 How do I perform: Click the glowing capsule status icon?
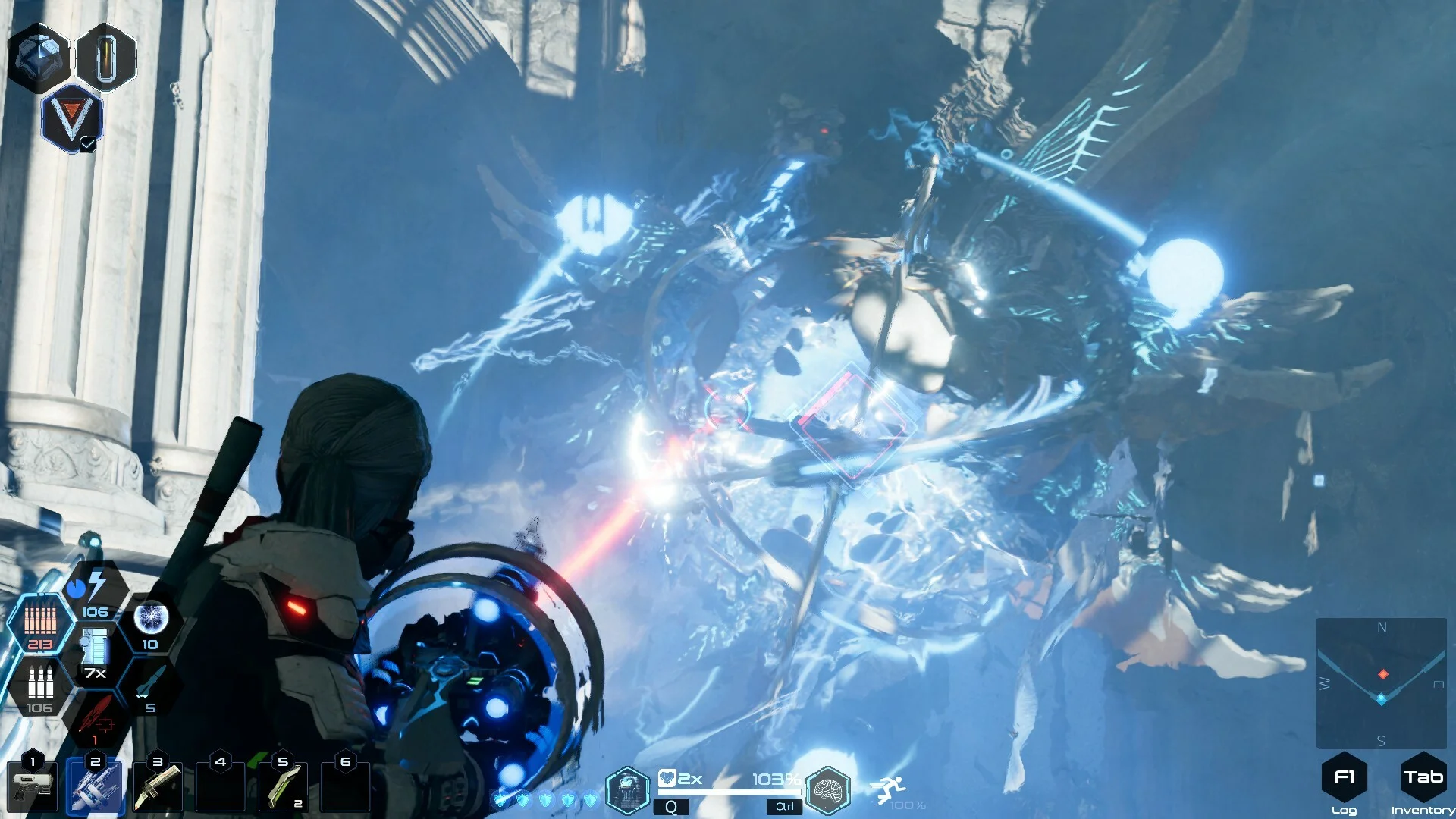106,57
